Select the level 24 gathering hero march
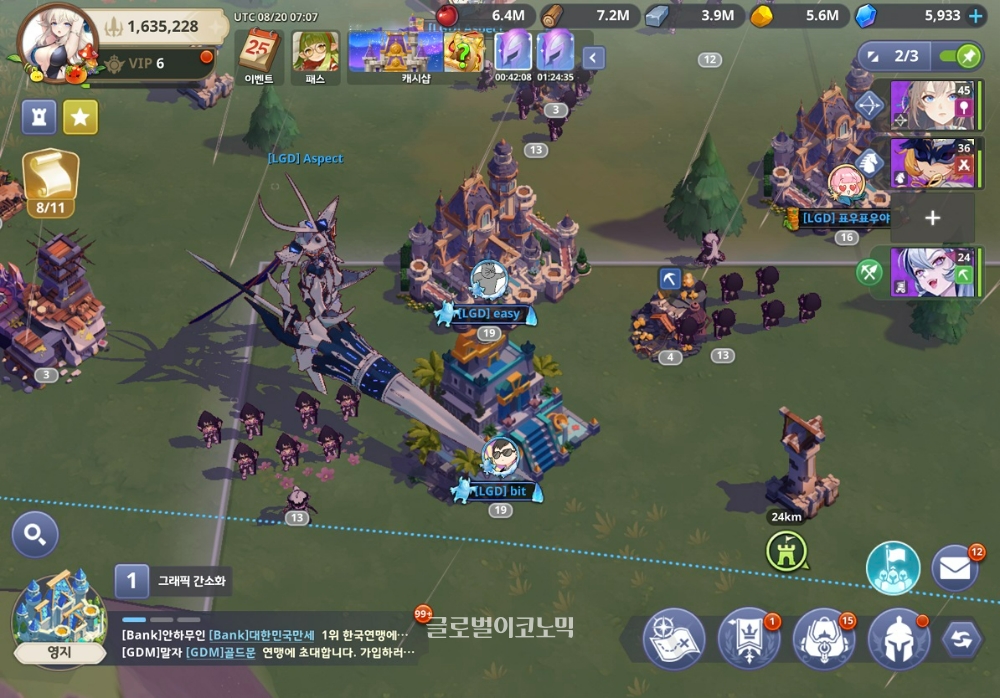Image resolution: width=1000 pixels, height=698 pixels. pyautogui.click(x=932, y=272)
